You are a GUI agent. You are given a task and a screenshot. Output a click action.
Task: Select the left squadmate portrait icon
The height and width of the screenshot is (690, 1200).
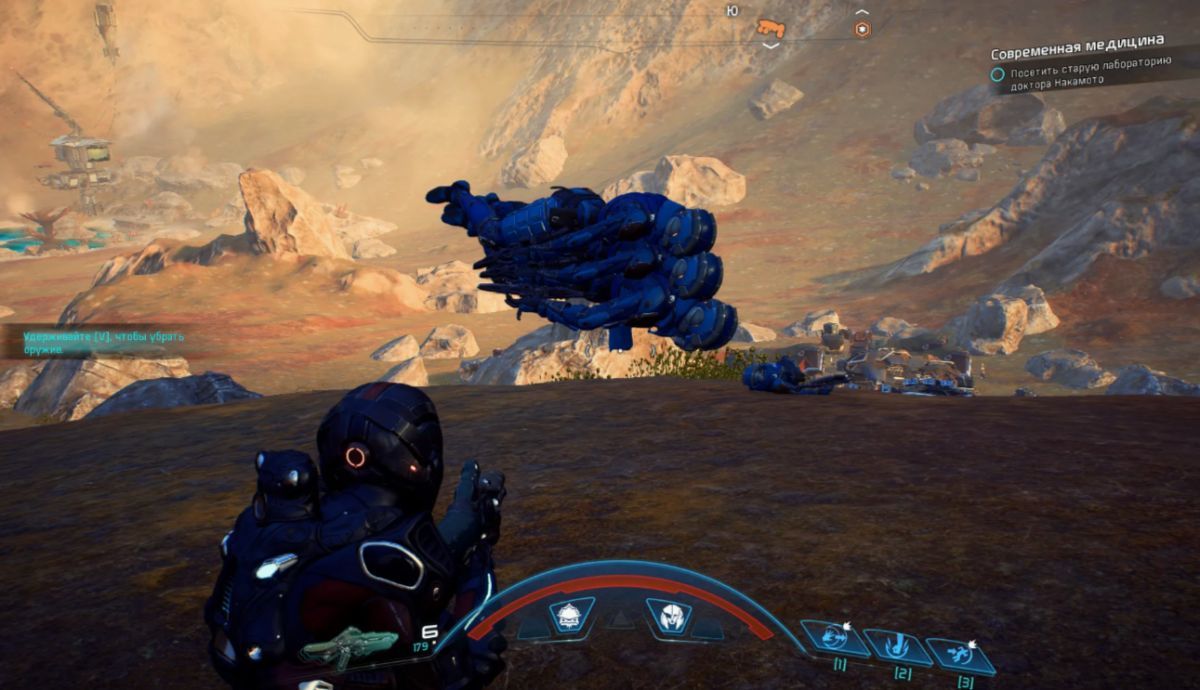571,615
